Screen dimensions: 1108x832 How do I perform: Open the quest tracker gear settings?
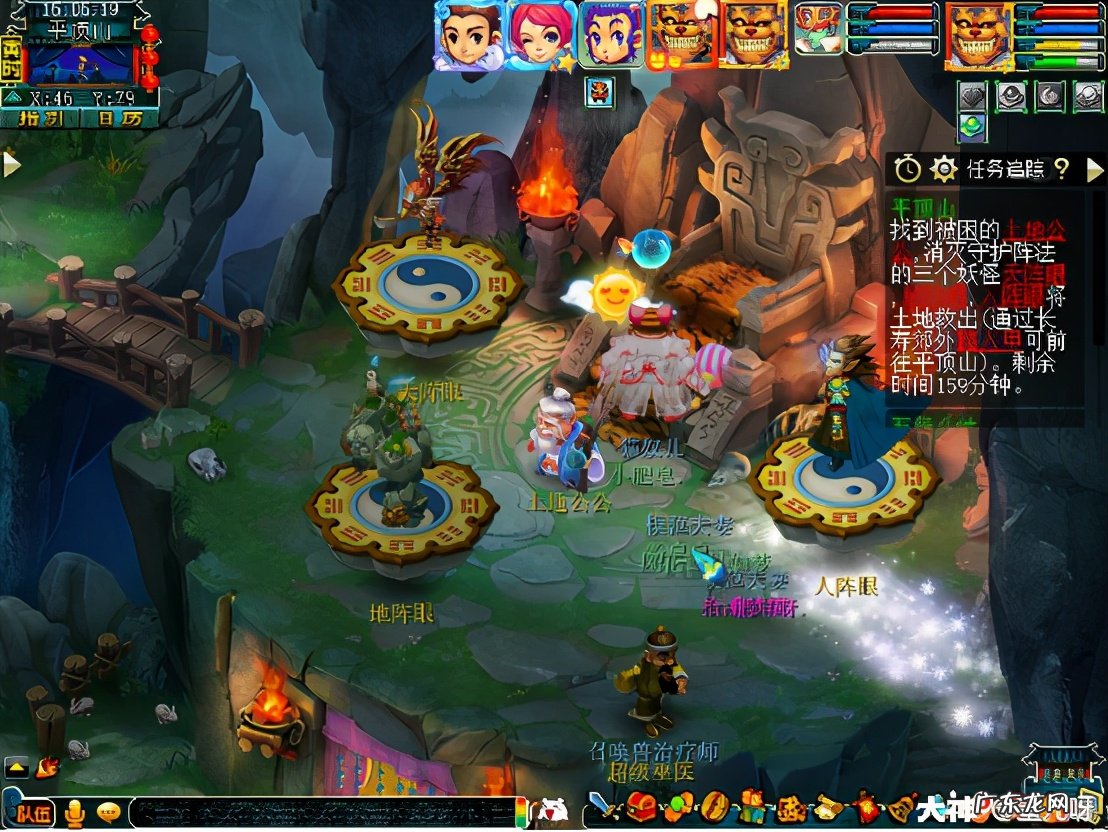coord(943,168)
